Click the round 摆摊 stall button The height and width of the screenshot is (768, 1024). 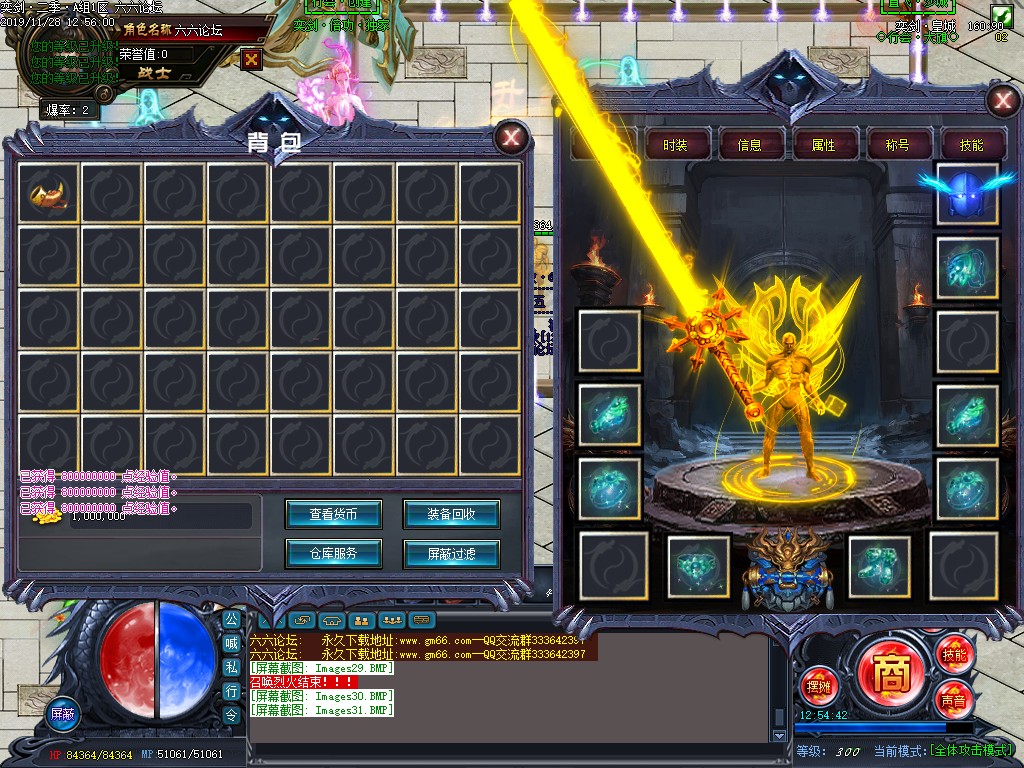click(818, 687)
